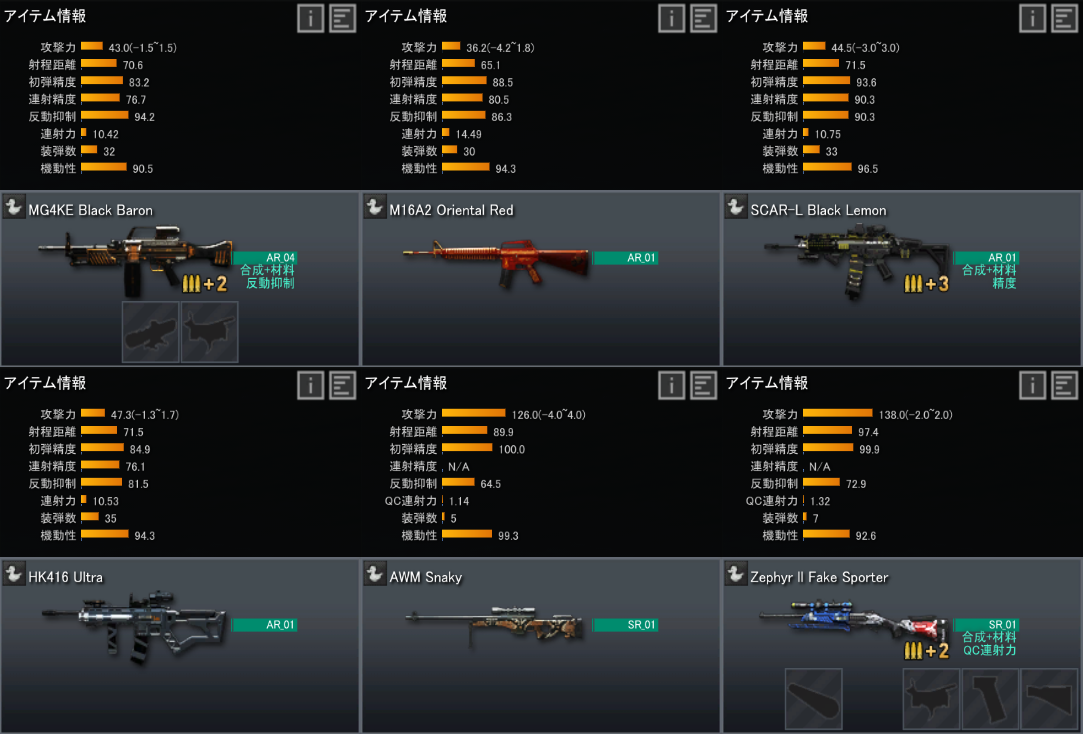The image size is (1083, 734).
Task: Open the info button above AWM Snaky stats
Action: [671, 385]
